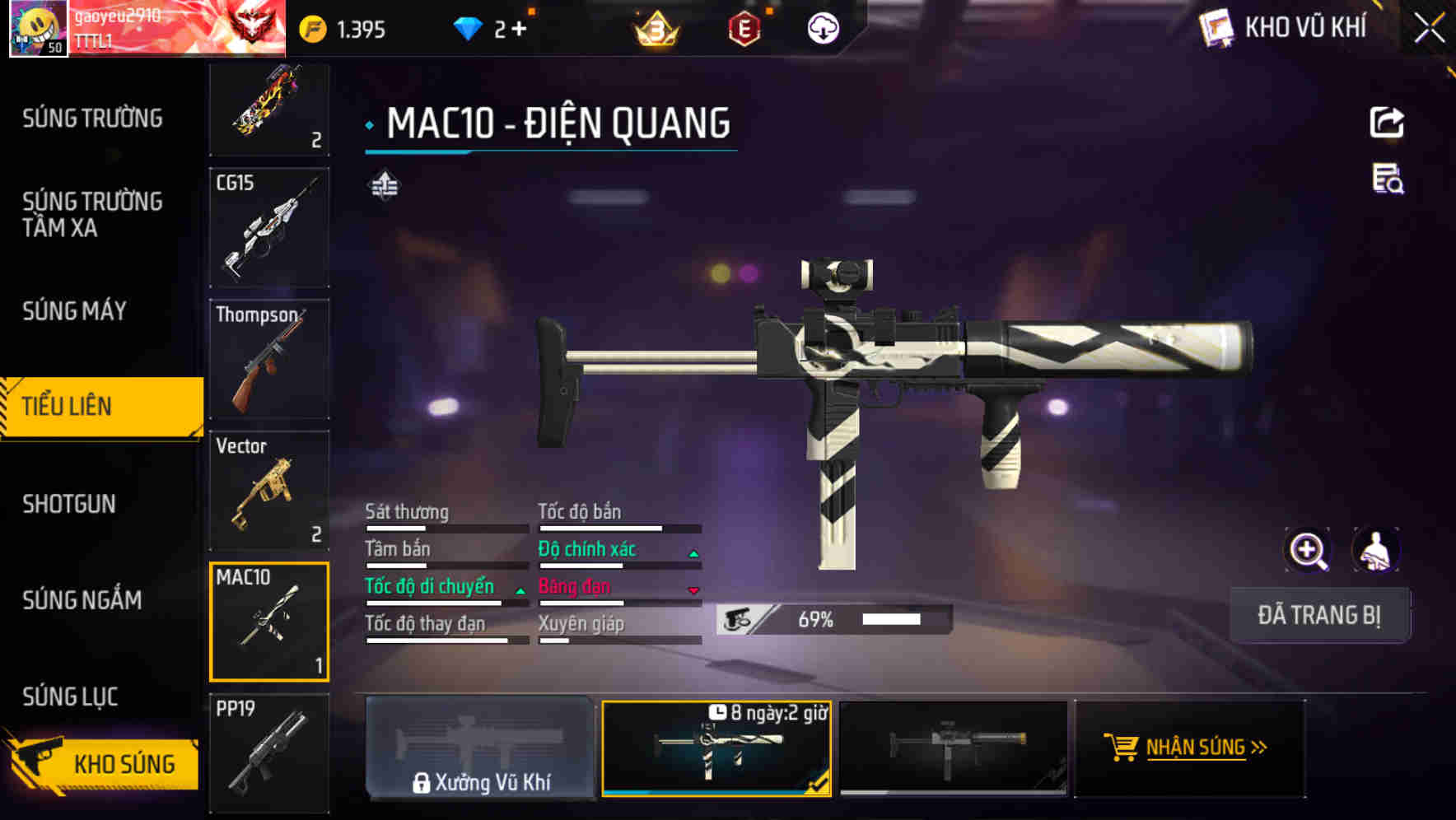Select the Súng Máy category
1456x820 pixels.
point(74,311)
